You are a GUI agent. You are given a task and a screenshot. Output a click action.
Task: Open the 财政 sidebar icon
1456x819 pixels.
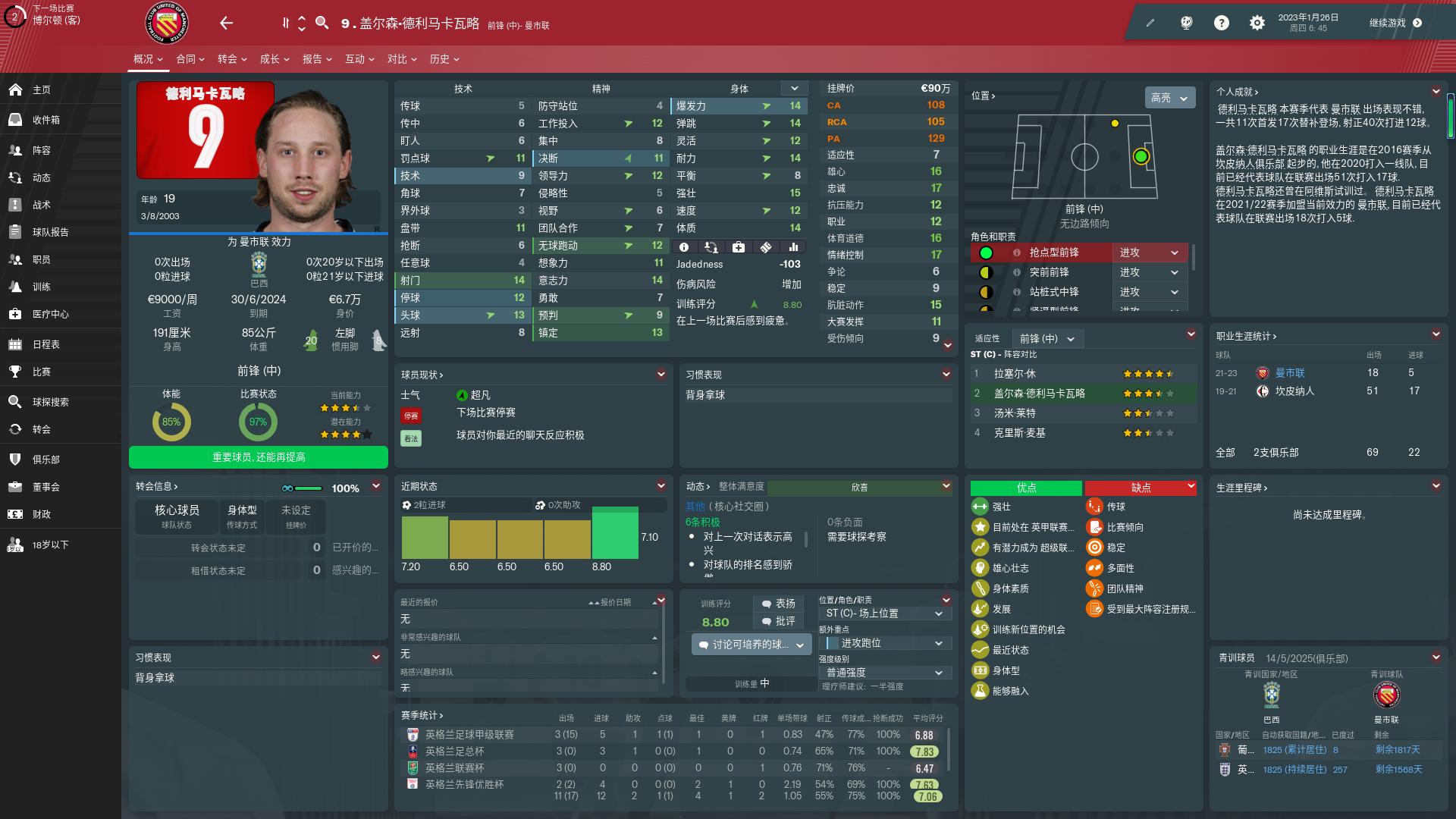pos(15,514)
